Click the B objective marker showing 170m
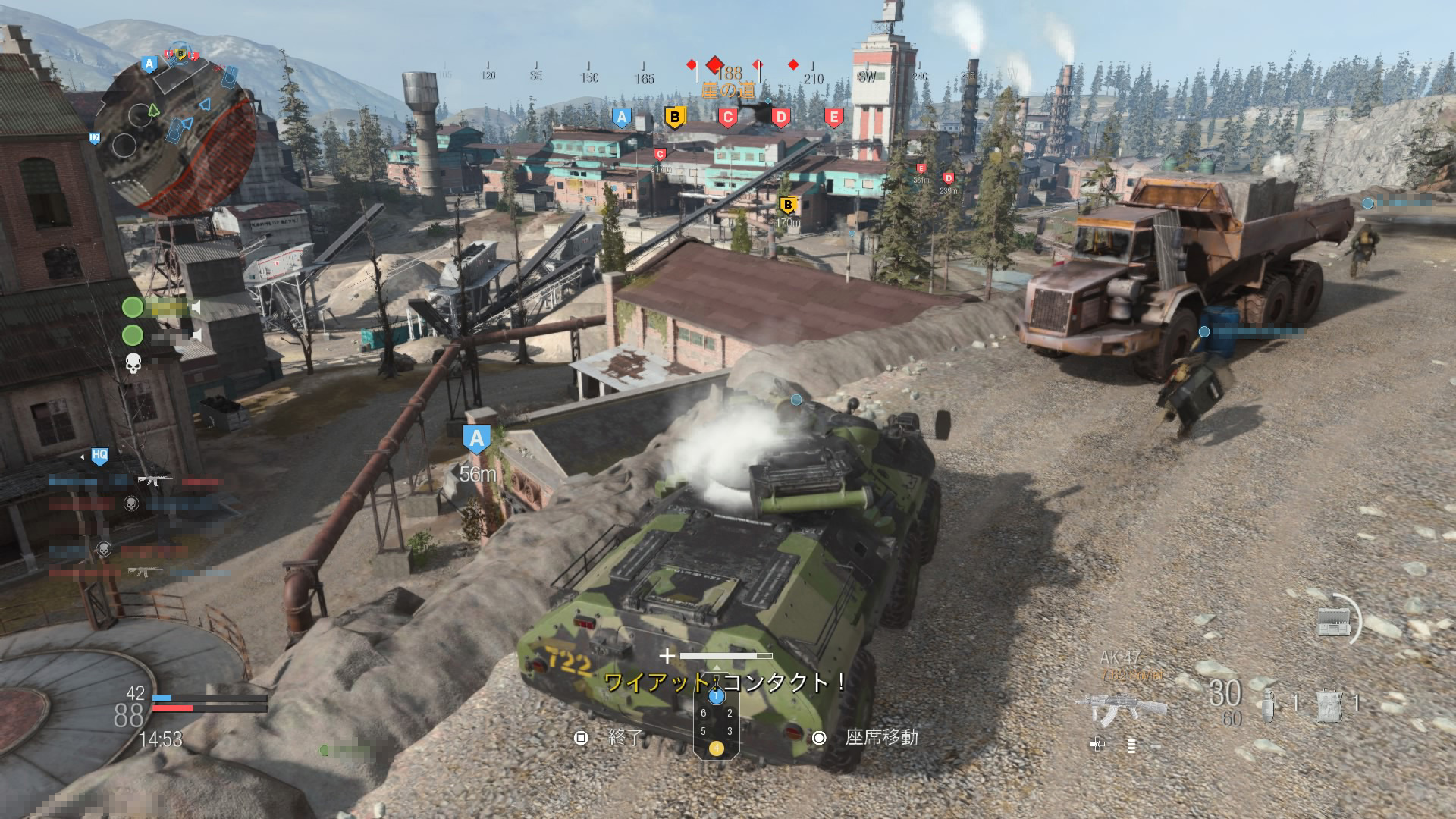 [787, 205]
